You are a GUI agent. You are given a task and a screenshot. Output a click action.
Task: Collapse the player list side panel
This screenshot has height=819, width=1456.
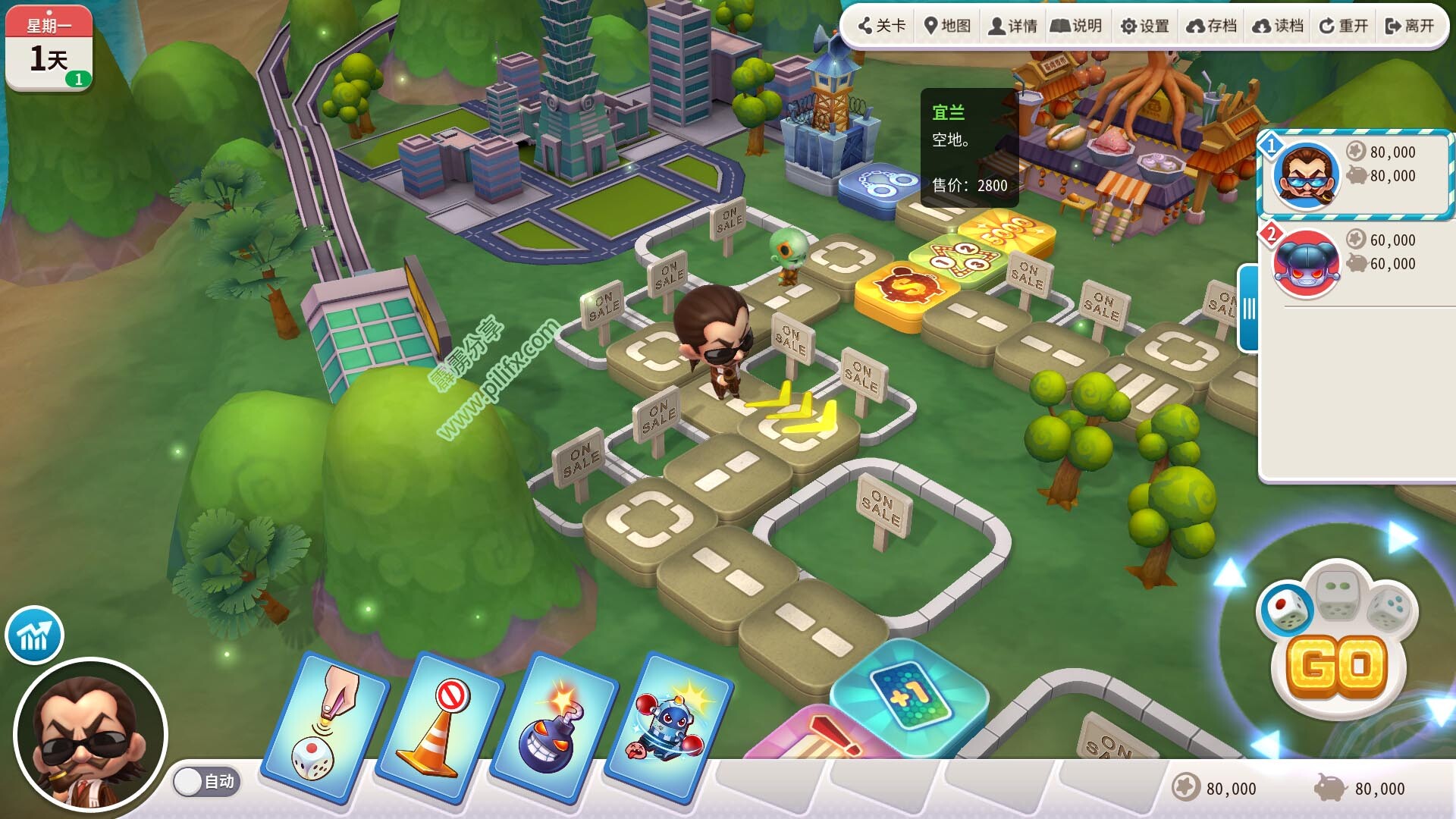click(1248, 308)
